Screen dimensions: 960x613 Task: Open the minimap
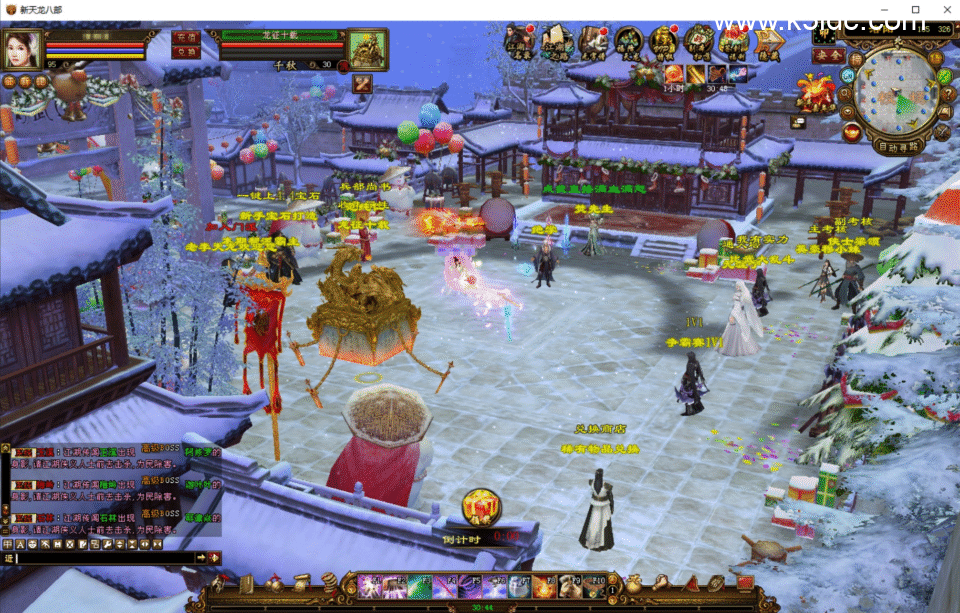[x=898, y=91]
